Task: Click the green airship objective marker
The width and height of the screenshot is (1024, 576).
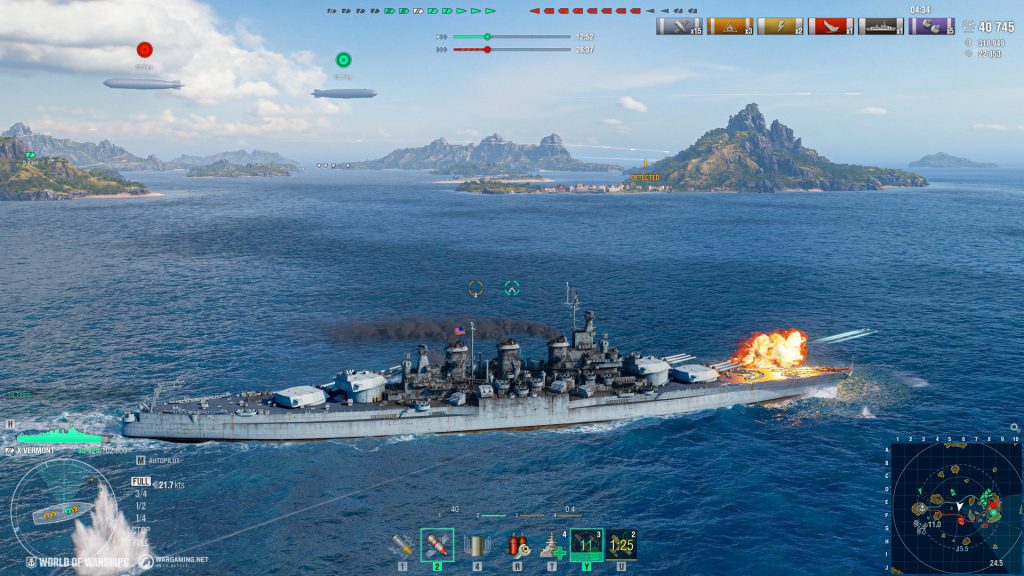Action: (343, 60)
